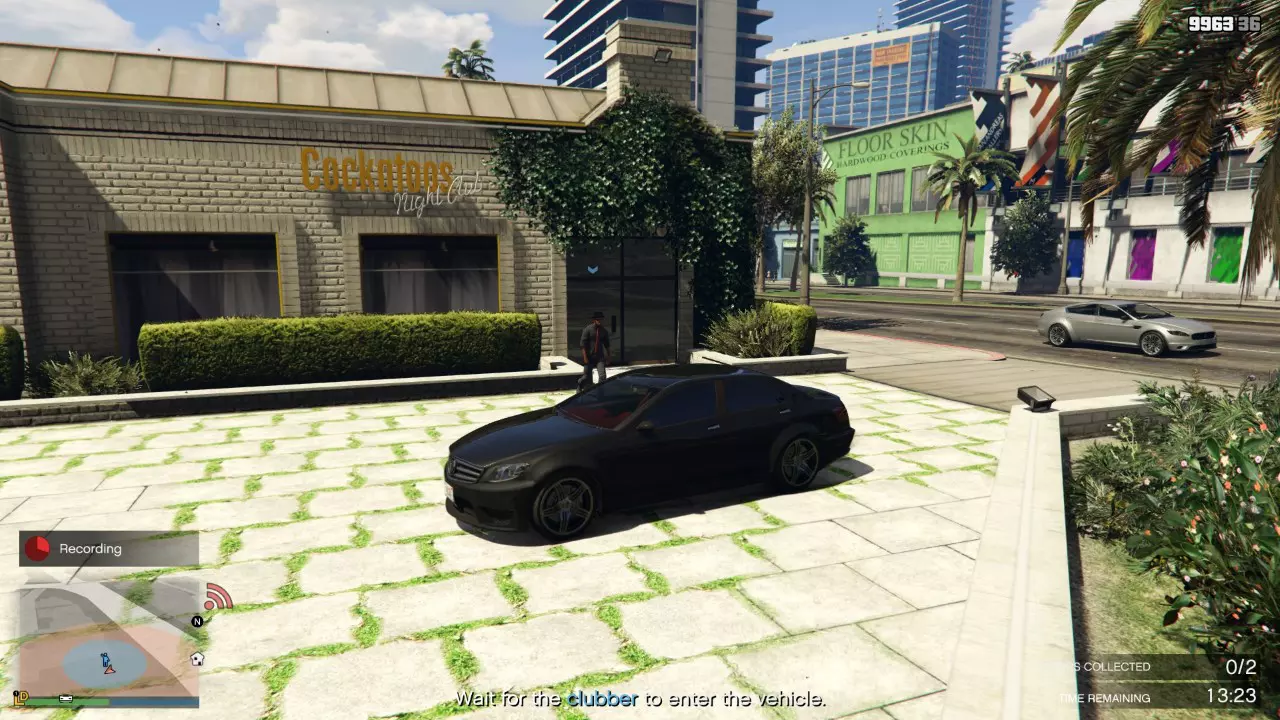
Task: Toggle the Recording status banner
Action: tap(108, 548)
